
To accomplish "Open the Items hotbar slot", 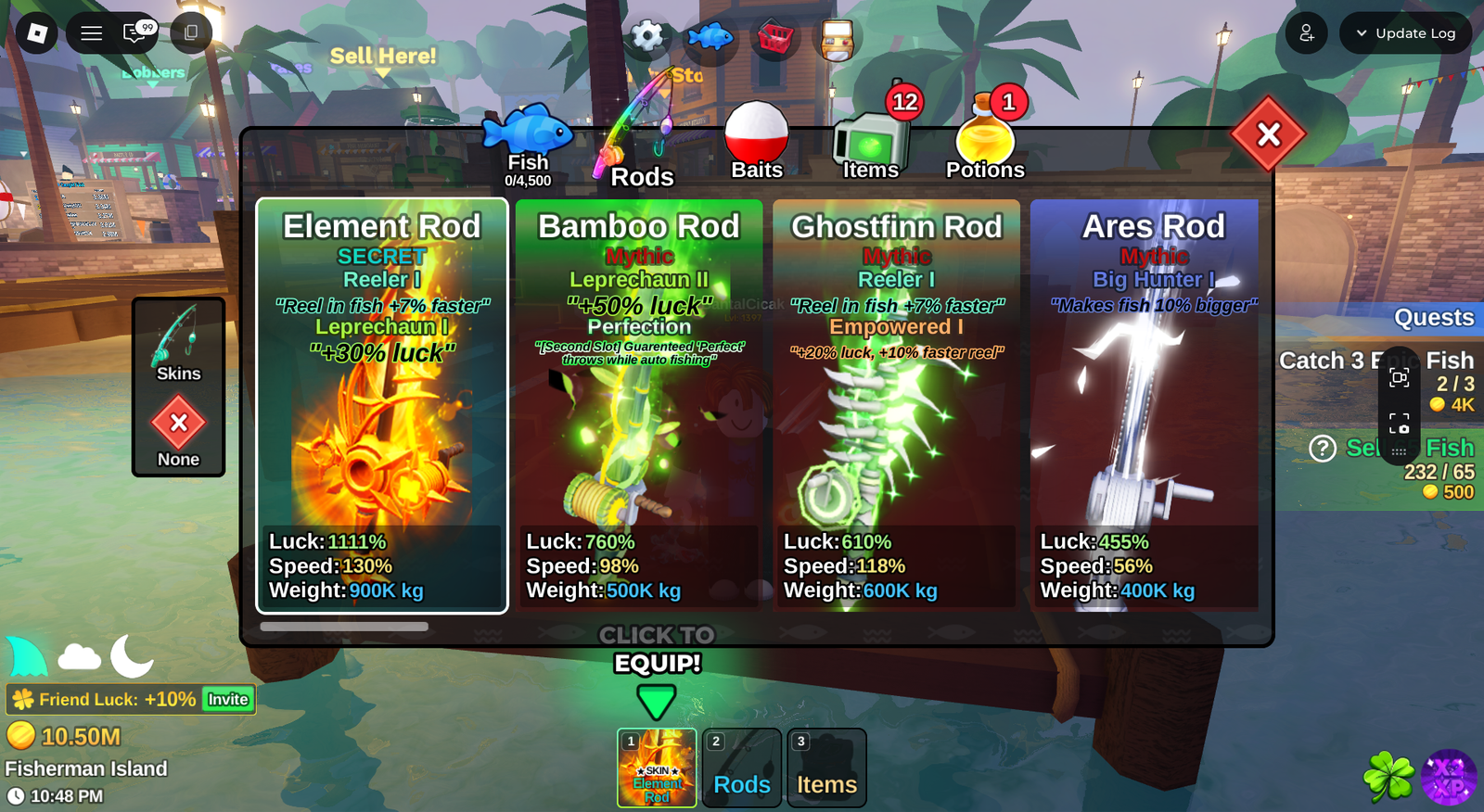I will (826, 768).
